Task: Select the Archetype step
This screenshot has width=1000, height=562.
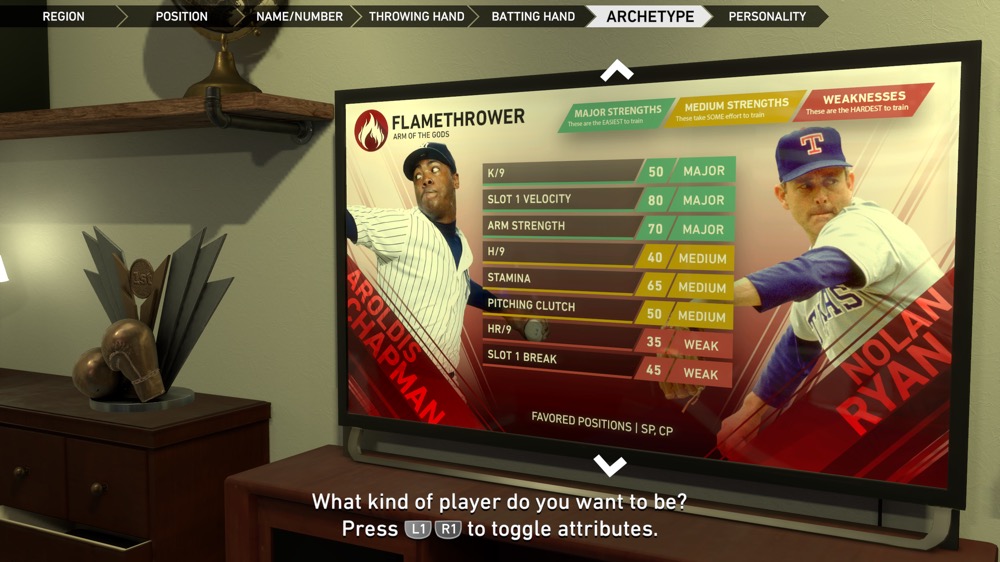Action: click(650, 16)
